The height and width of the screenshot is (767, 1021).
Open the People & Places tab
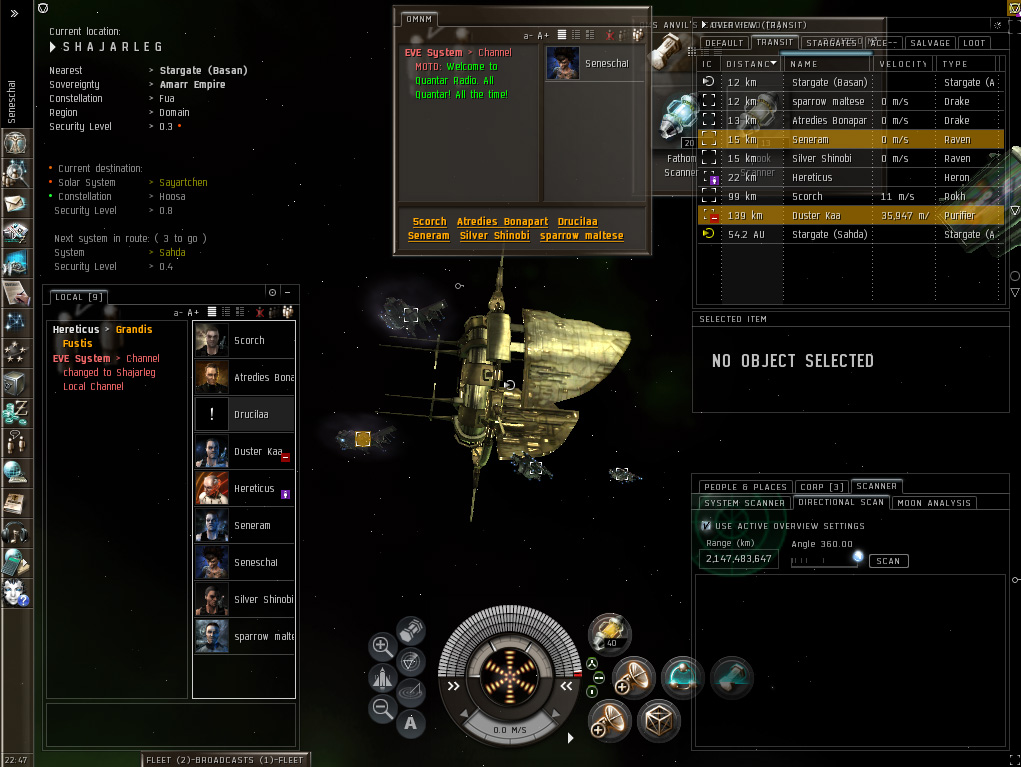click(744, 487)
